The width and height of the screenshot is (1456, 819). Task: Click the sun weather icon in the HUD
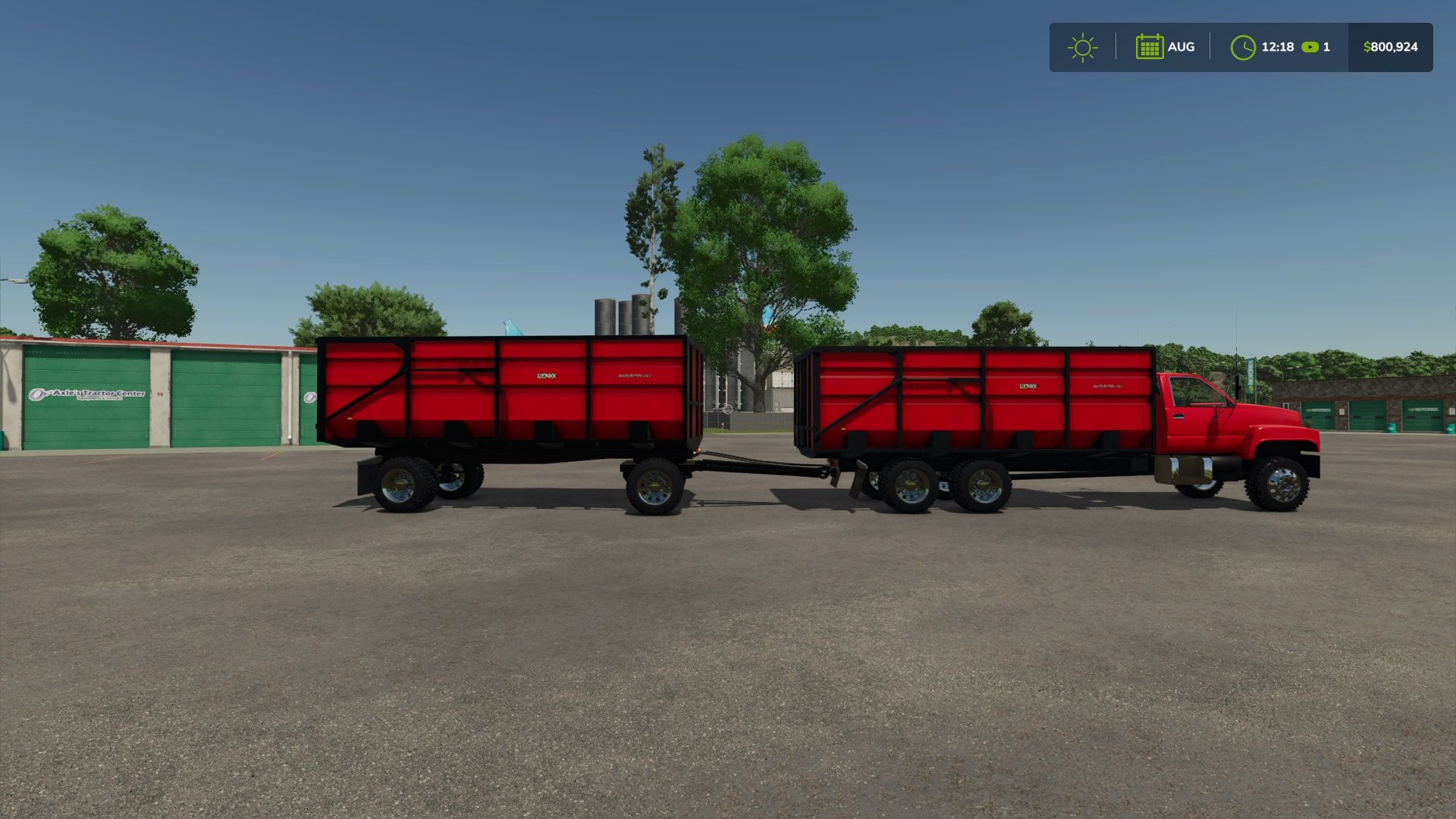click(x=1083, y=47)
